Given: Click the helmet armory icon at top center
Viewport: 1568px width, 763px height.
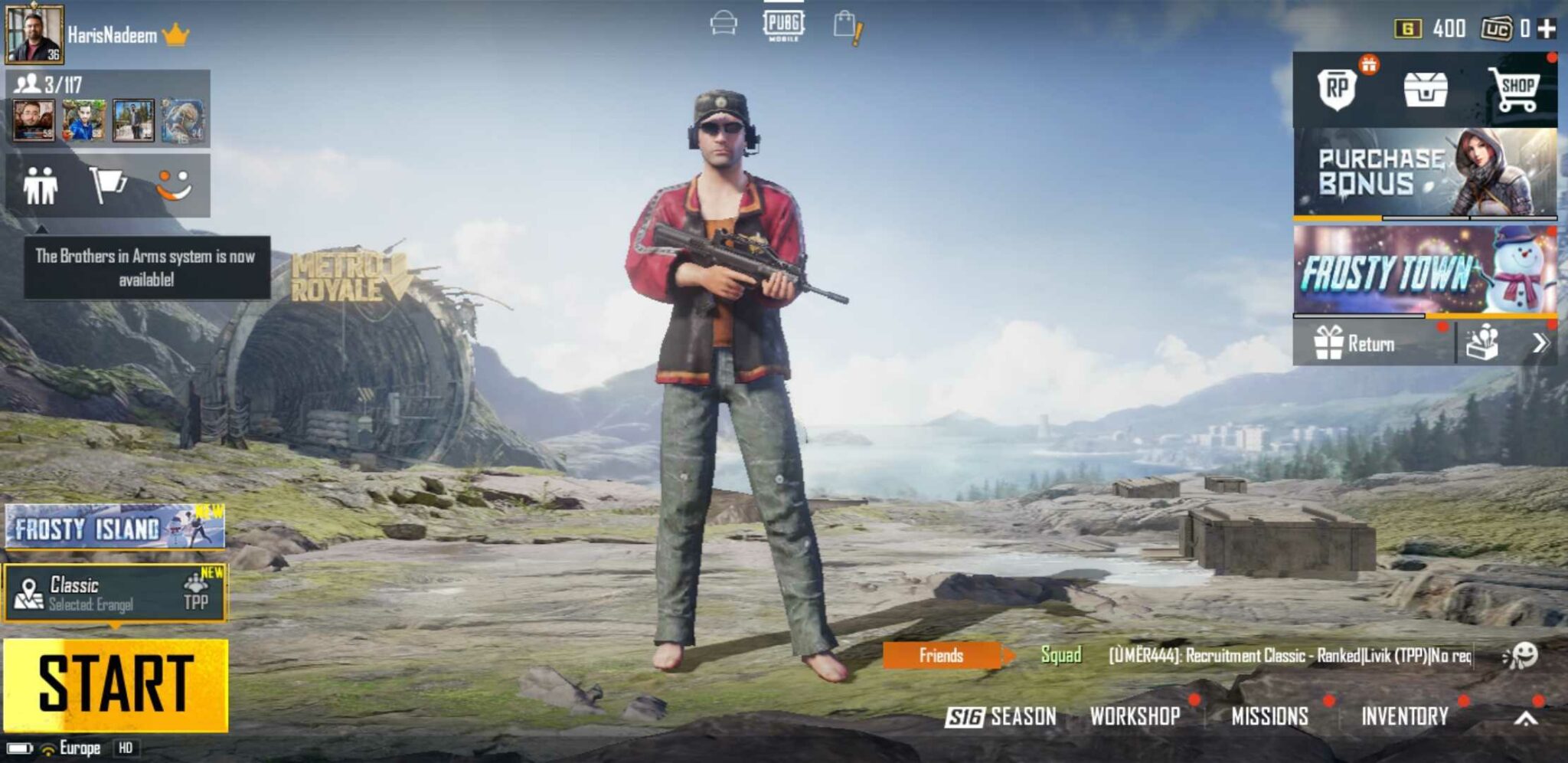Looking at the screenshot, I should pyautogui.click(x=723, y=25).
